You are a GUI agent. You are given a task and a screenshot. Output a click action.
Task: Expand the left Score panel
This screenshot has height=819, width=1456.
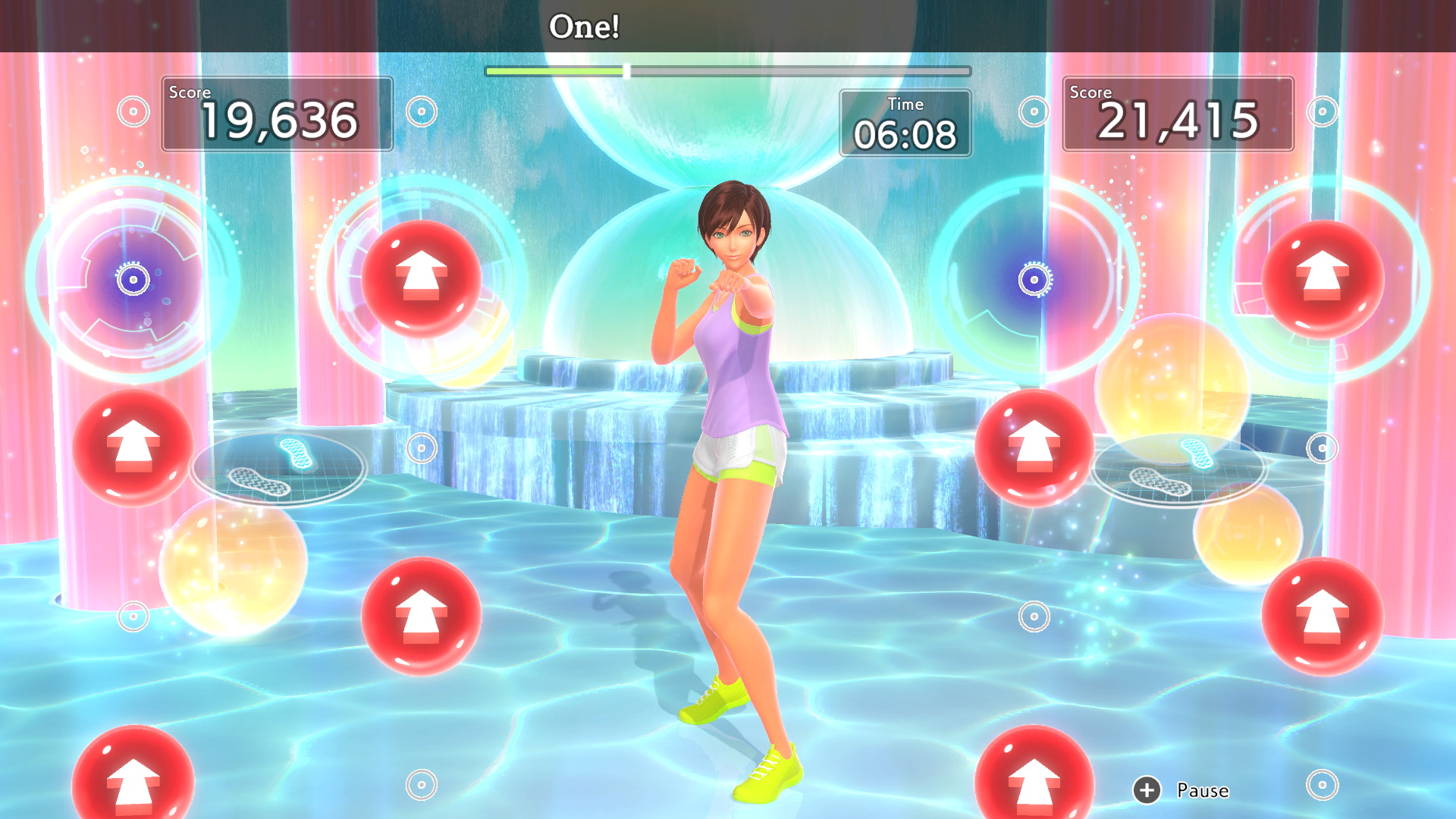pyautogui.click(x=278, y=114)
